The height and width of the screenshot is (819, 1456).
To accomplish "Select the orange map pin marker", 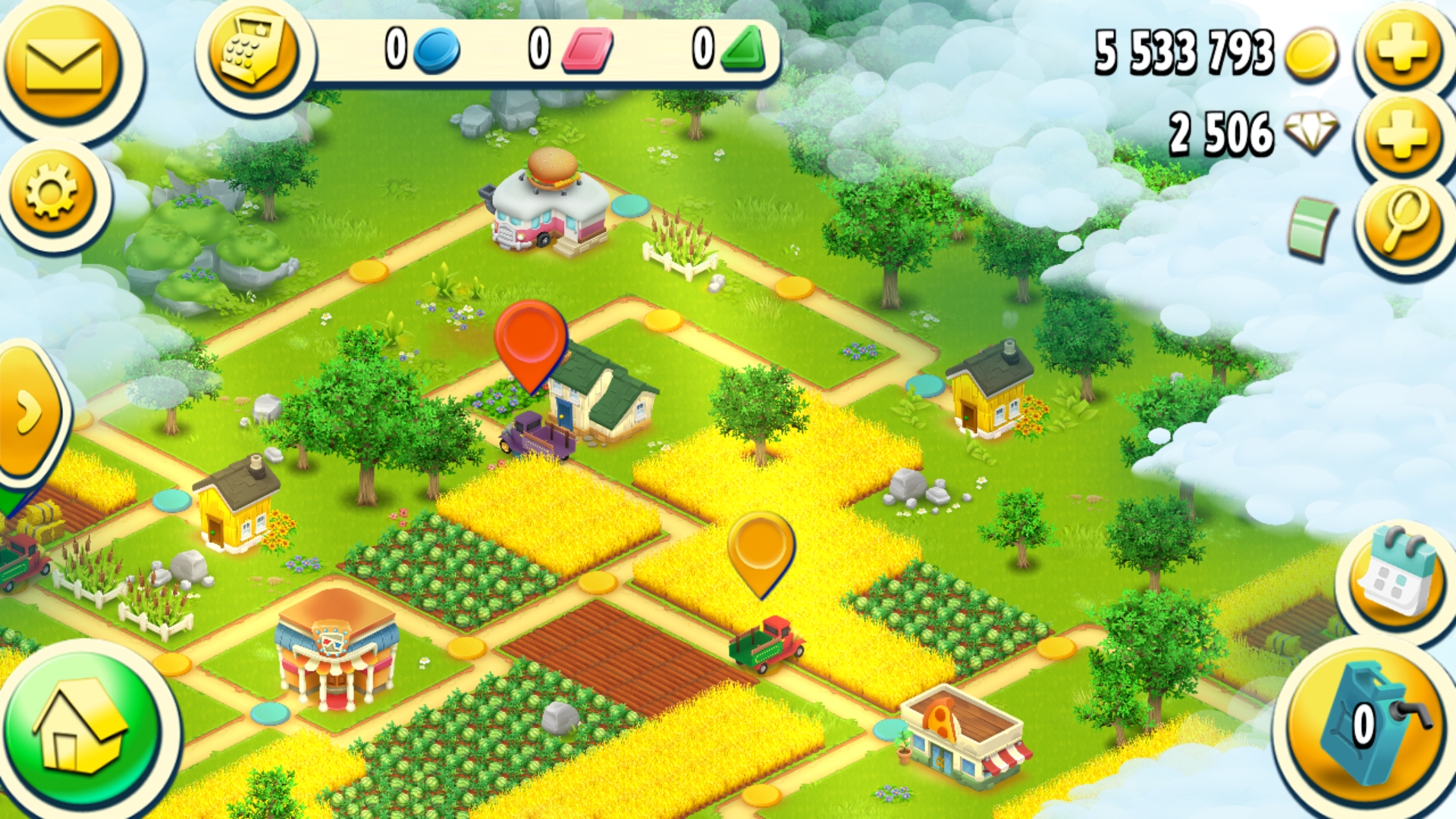I will click(x=761, y=549).
